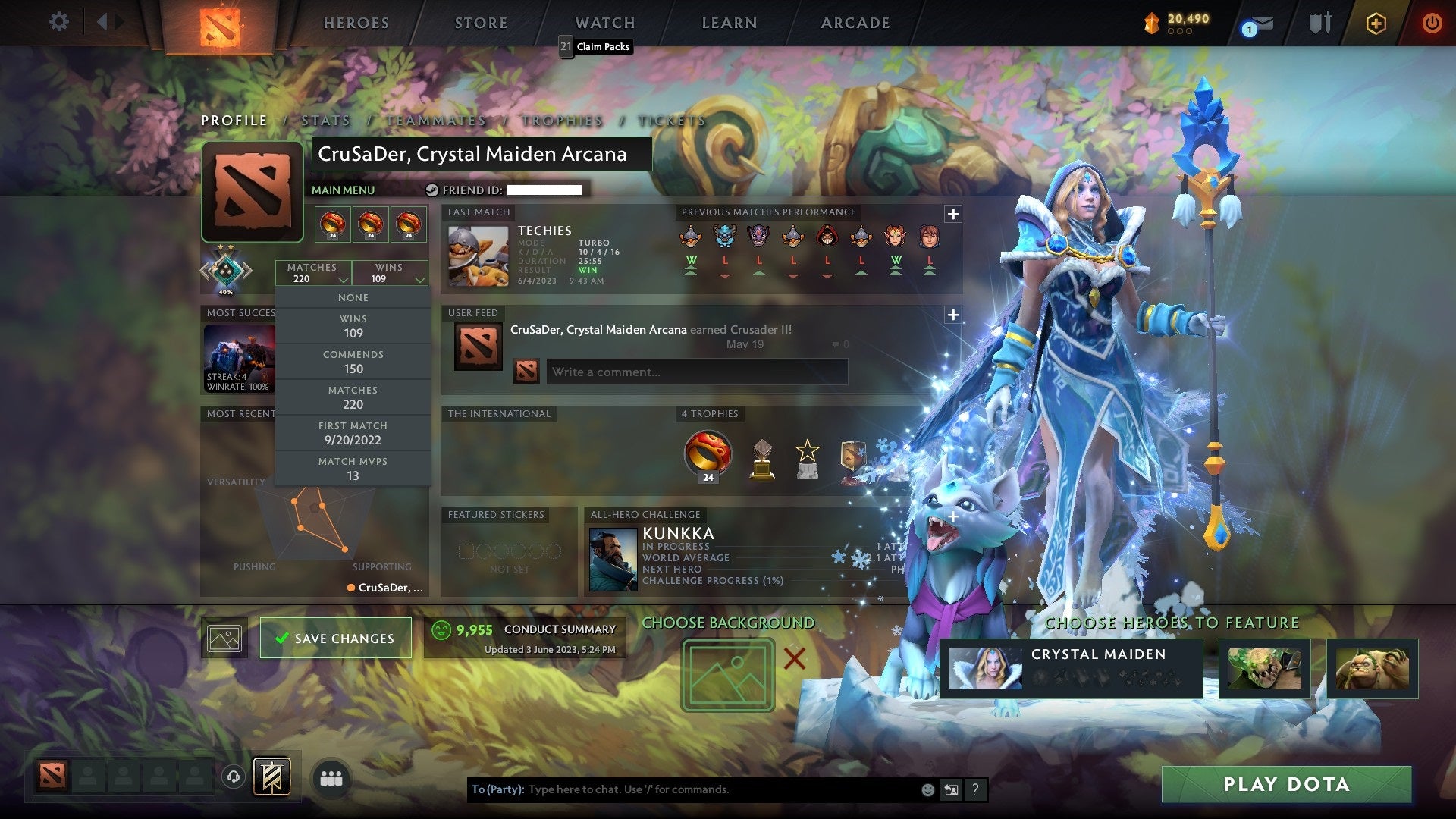Open the settings gear menu
The image size is (1456, 819).
click(58, 22)
